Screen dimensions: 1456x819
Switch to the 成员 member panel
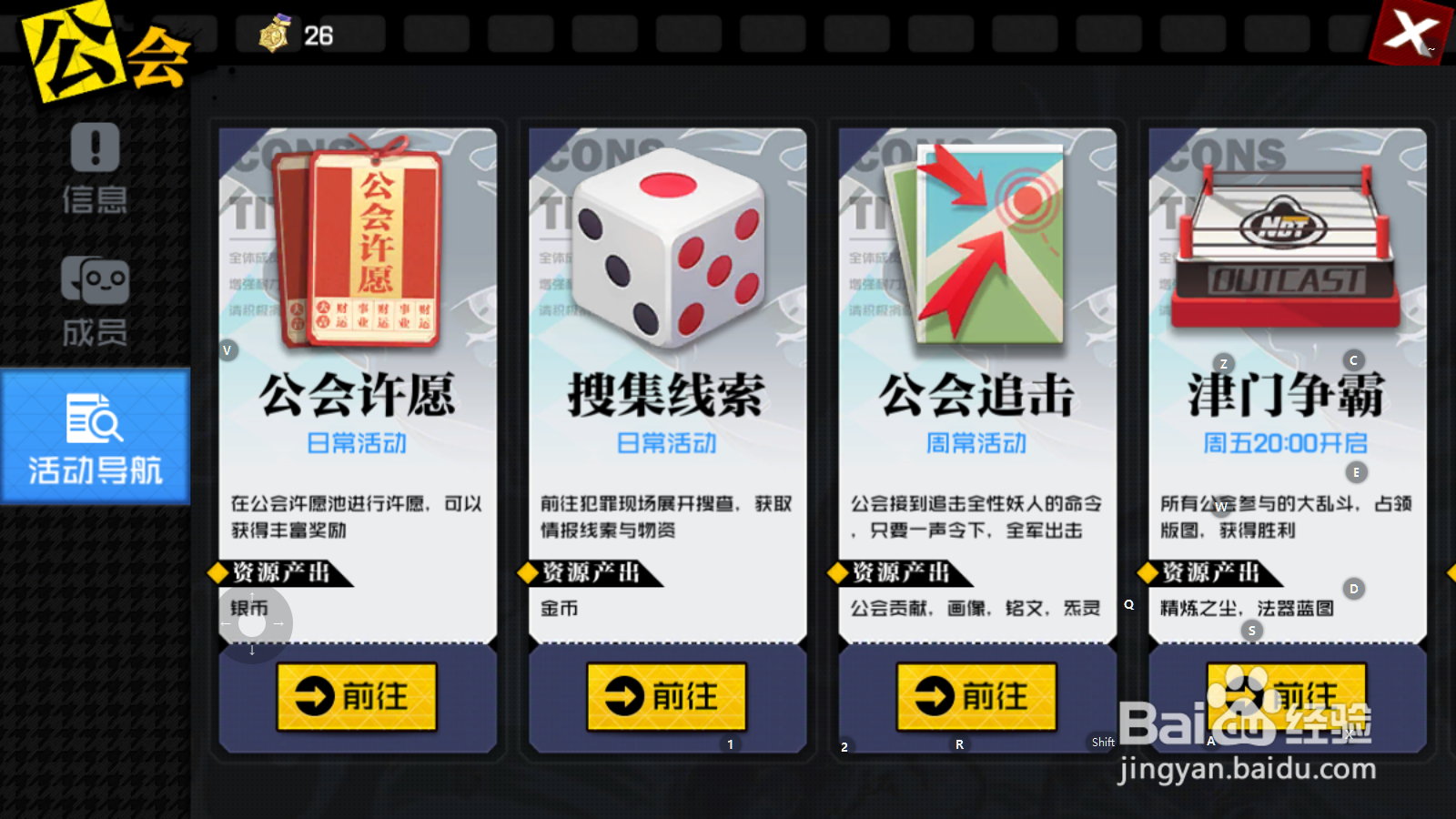pos(96,300)
